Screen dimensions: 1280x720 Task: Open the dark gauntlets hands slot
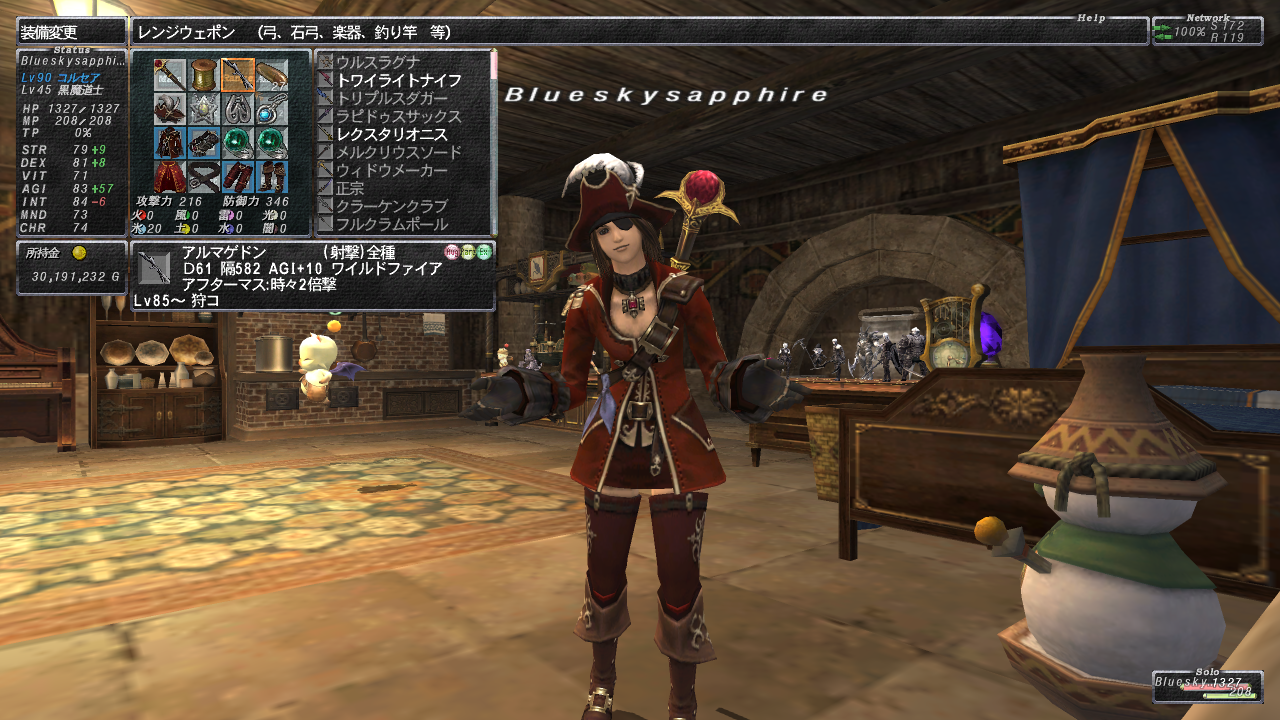click(204, 142)
